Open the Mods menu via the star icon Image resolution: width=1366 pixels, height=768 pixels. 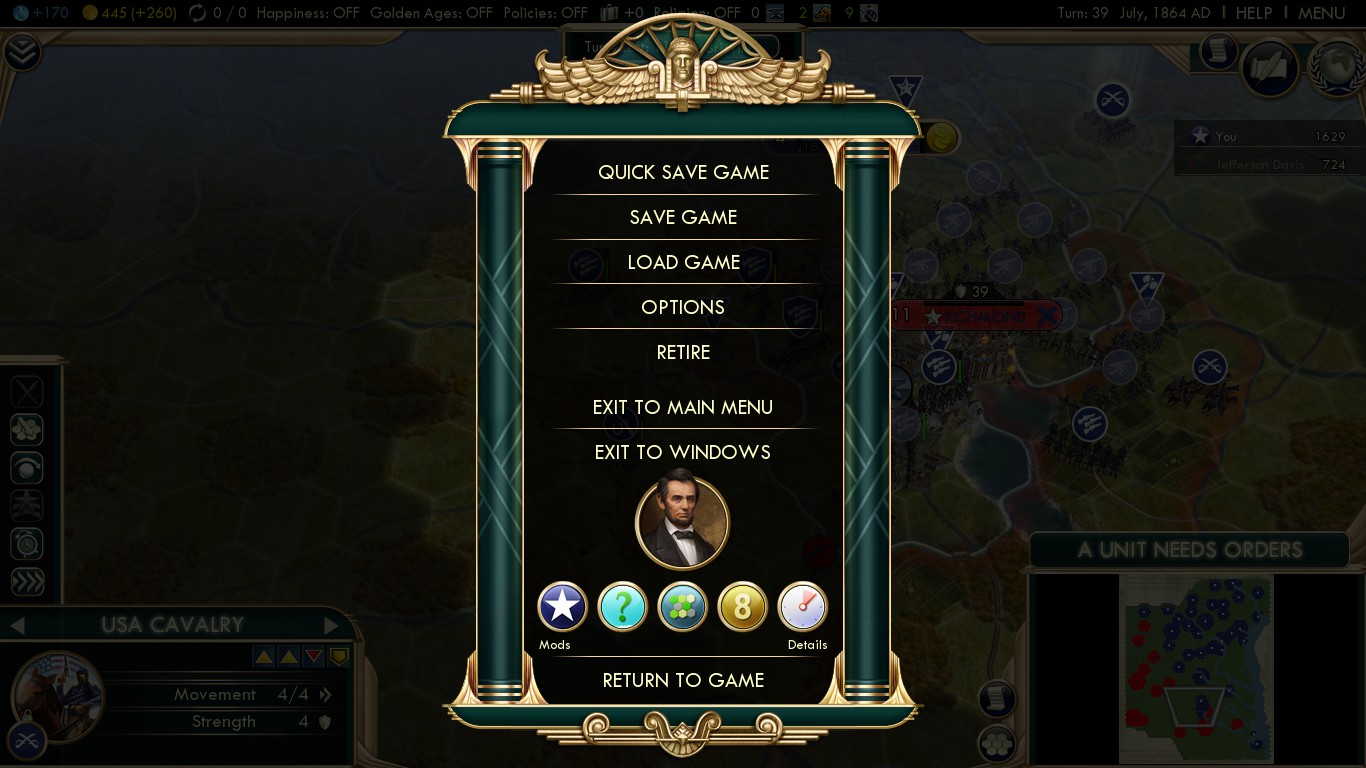[562, 606]
